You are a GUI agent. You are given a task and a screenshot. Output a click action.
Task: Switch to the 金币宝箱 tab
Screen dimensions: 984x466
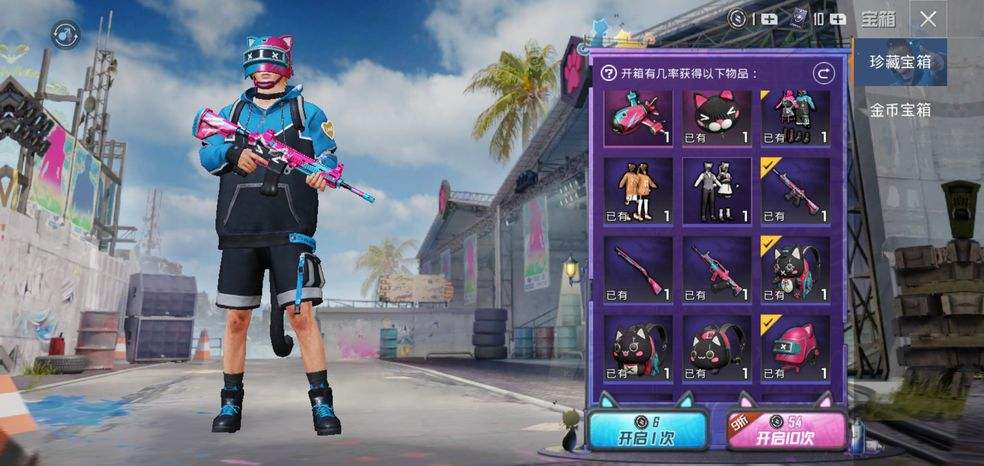coord(901,110)
